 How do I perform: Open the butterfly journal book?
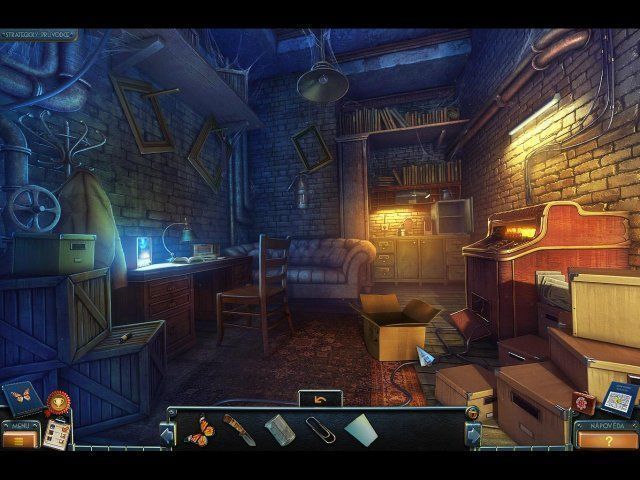pyautogui.click(x=21, y=398)
